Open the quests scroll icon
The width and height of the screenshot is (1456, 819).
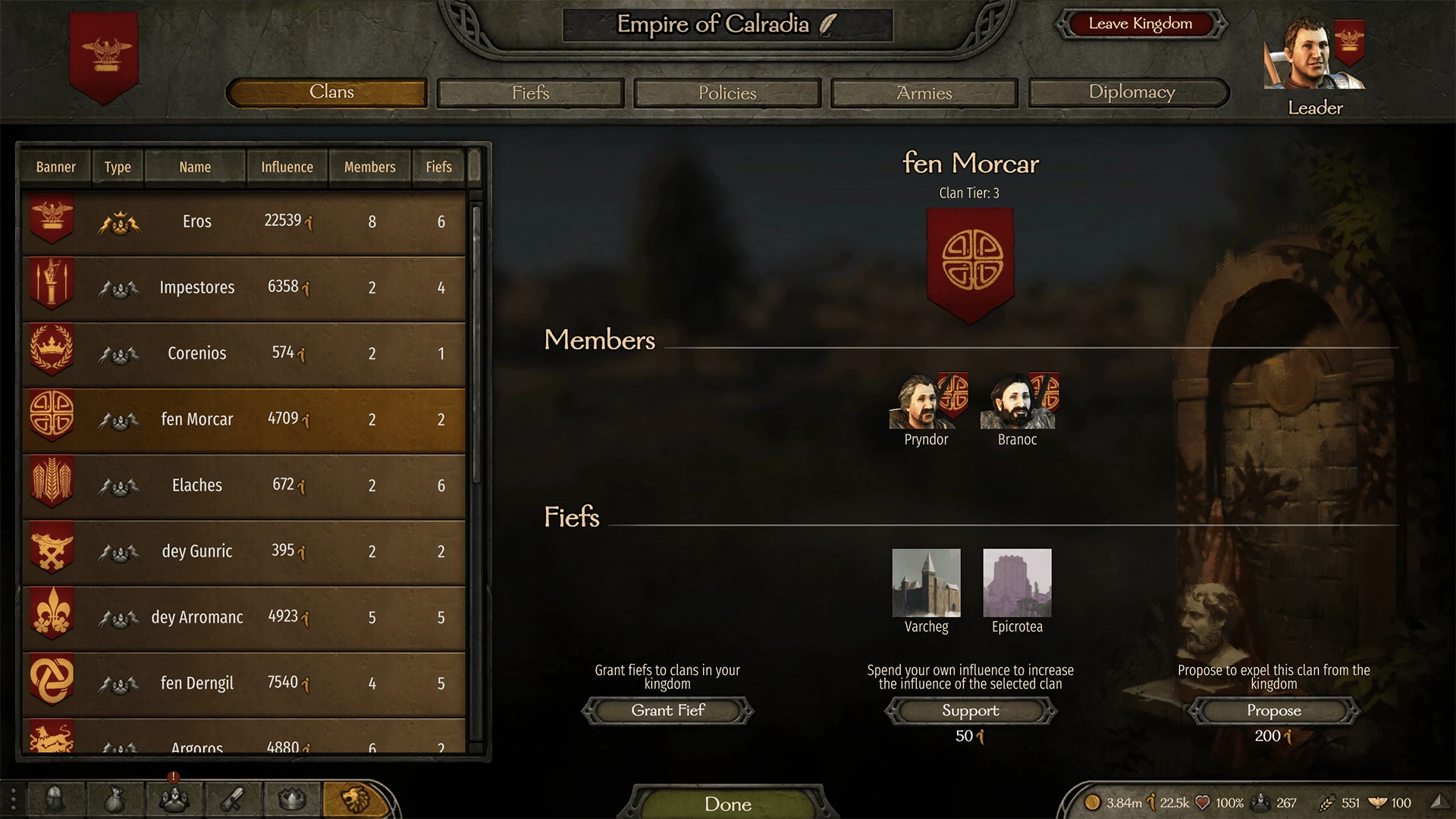click(x=233, y=800)
